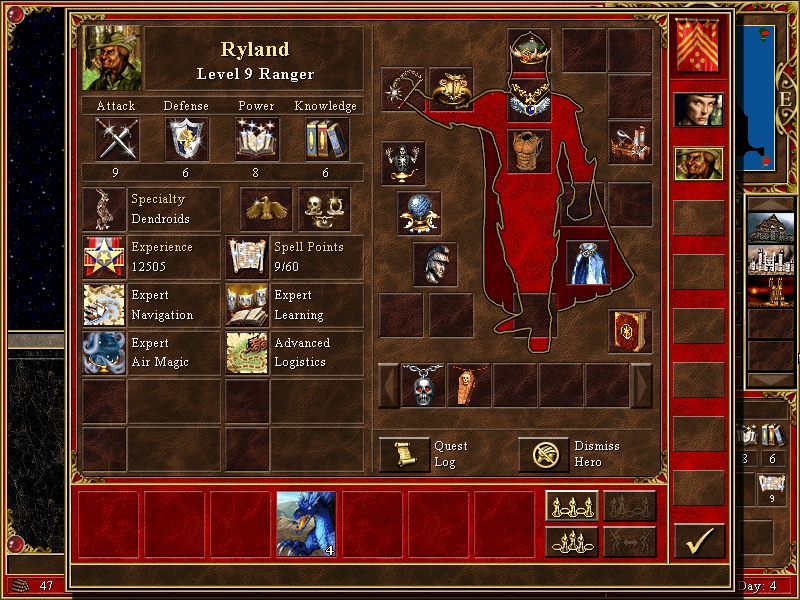Open the Quest Log
Image resolution: width=800 pixels, height=600 pixels.
(x=404, y=455)
